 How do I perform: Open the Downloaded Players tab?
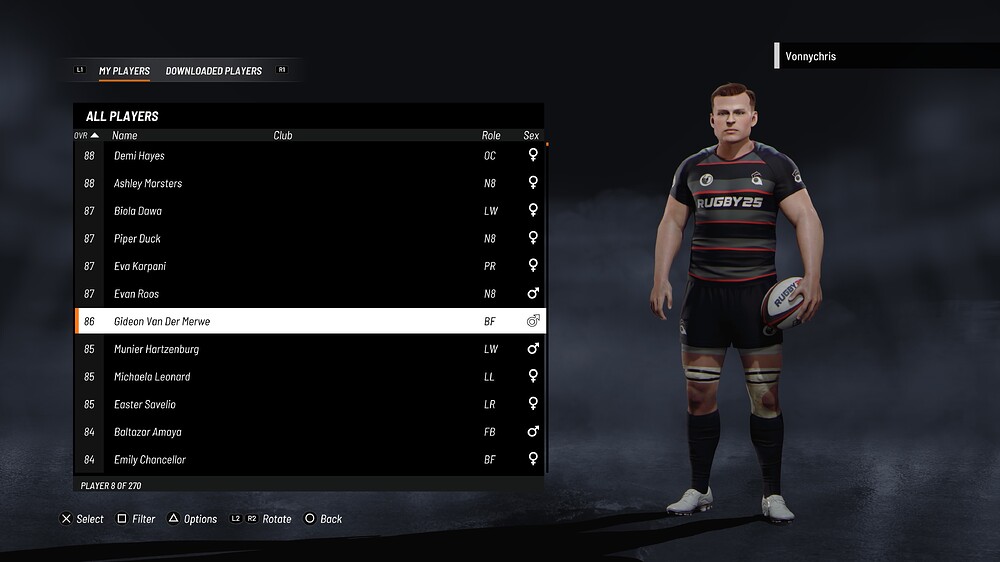tap(214, 71)
